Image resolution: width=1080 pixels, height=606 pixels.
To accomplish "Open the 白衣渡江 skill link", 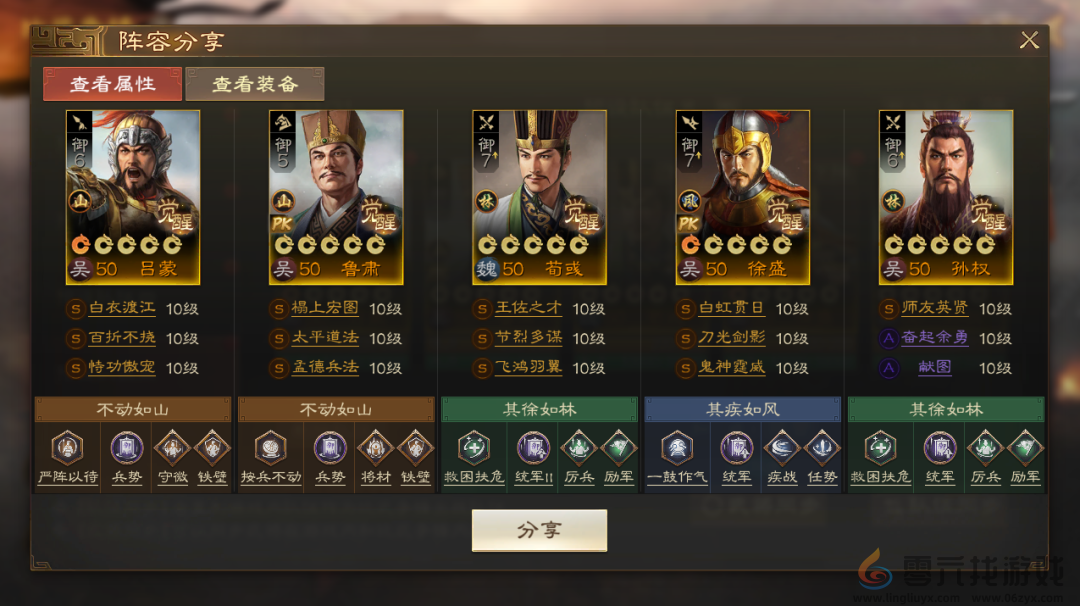I will (124, 309).
